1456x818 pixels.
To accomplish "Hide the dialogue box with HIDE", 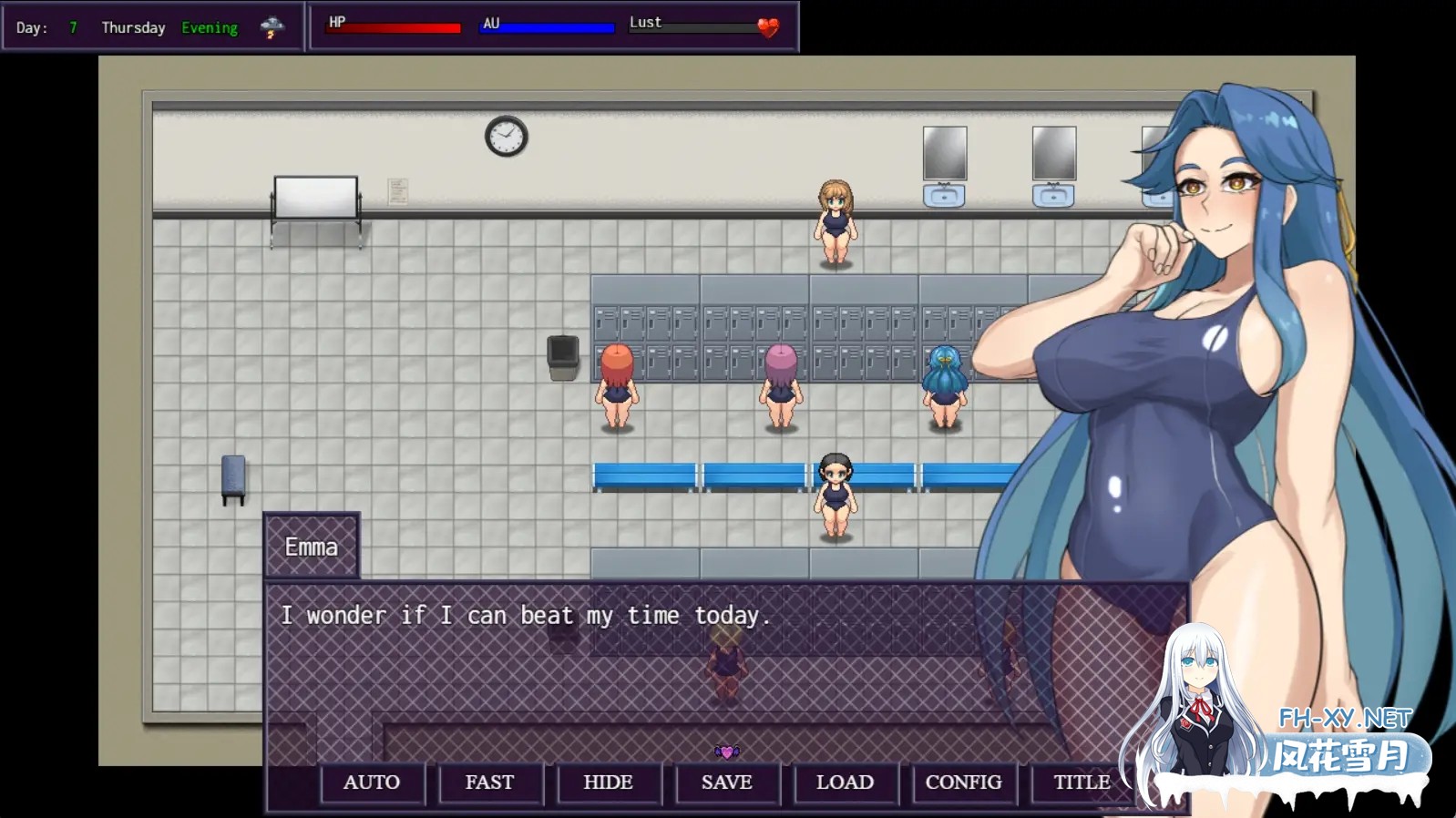I will click(x=608, y=782).
